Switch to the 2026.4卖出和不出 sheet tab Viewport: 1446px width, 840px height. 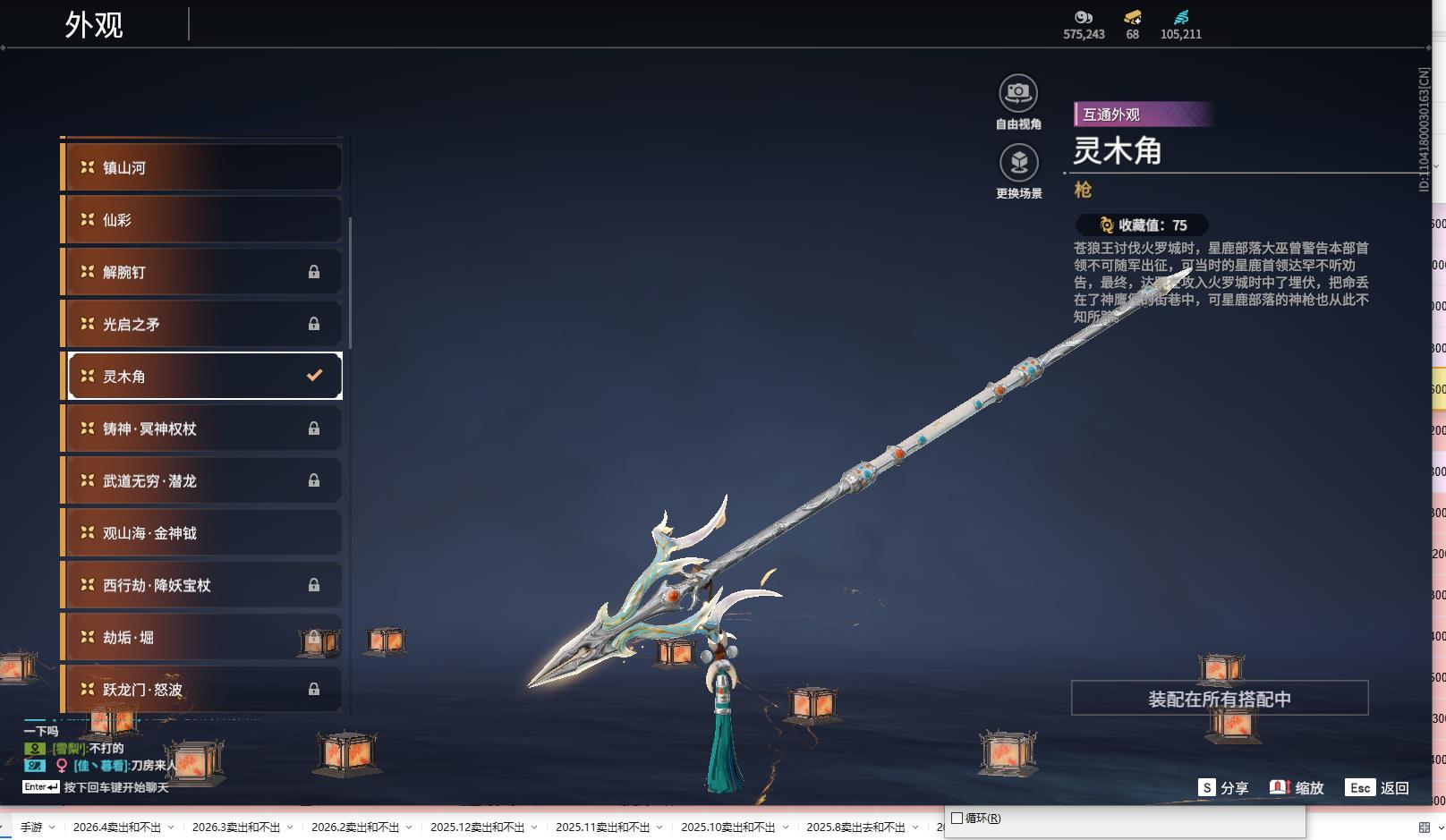coord(116,827)
